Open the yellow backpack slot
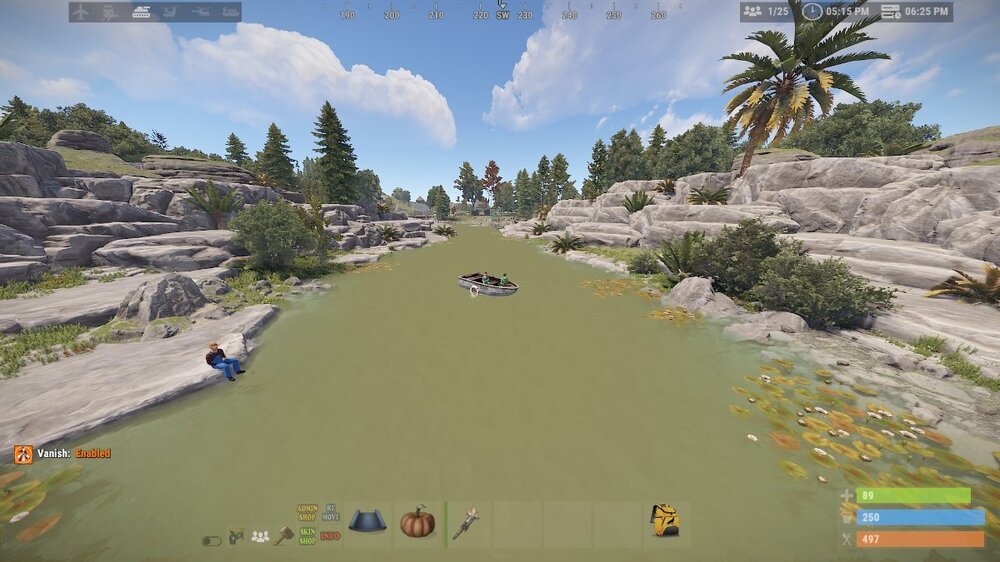This screenshot has height=562, width=1000. click(x=664, y=520)
